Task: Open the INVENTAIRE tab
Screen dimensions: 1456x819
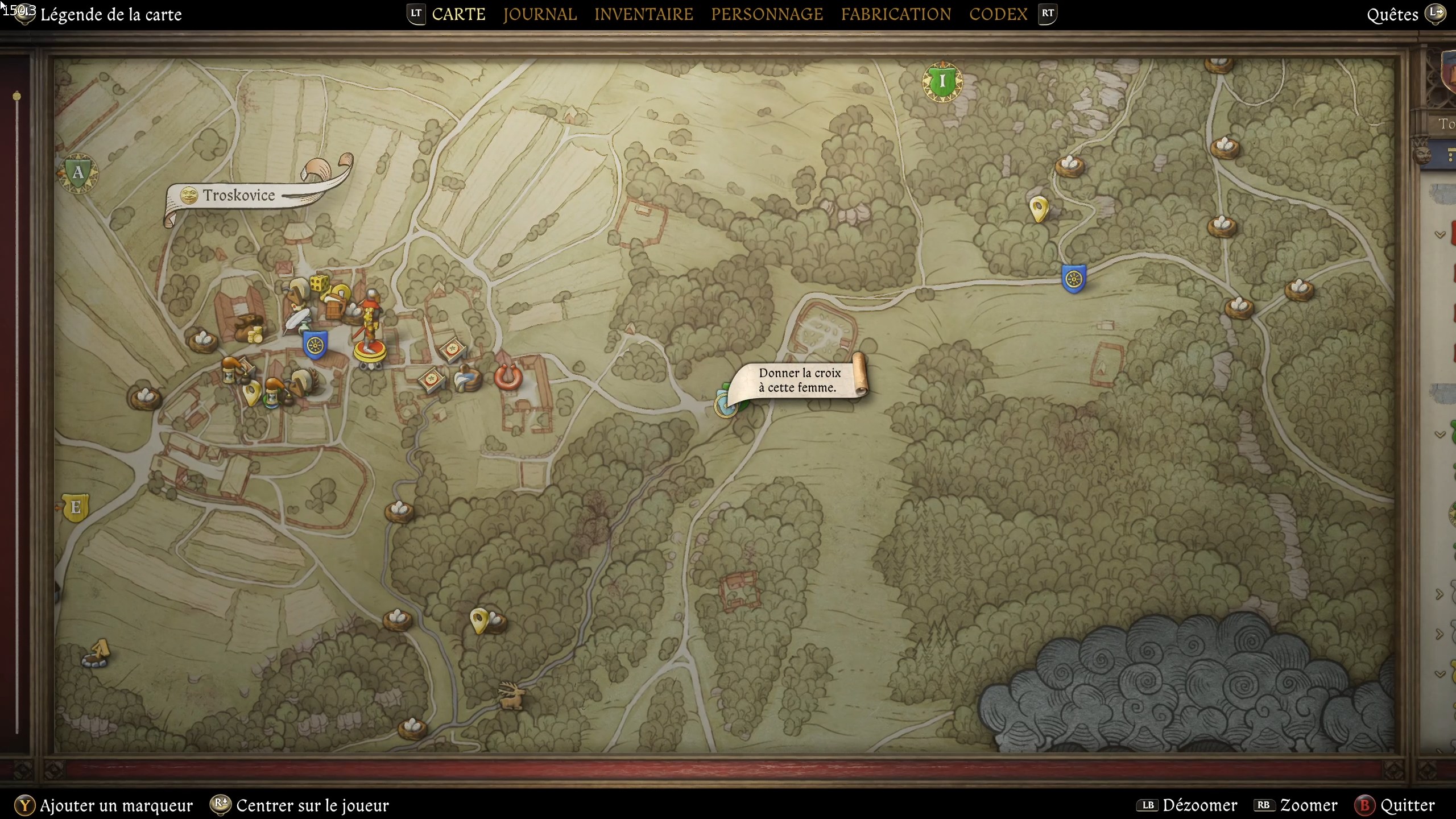Action: [x=643, y=14]
